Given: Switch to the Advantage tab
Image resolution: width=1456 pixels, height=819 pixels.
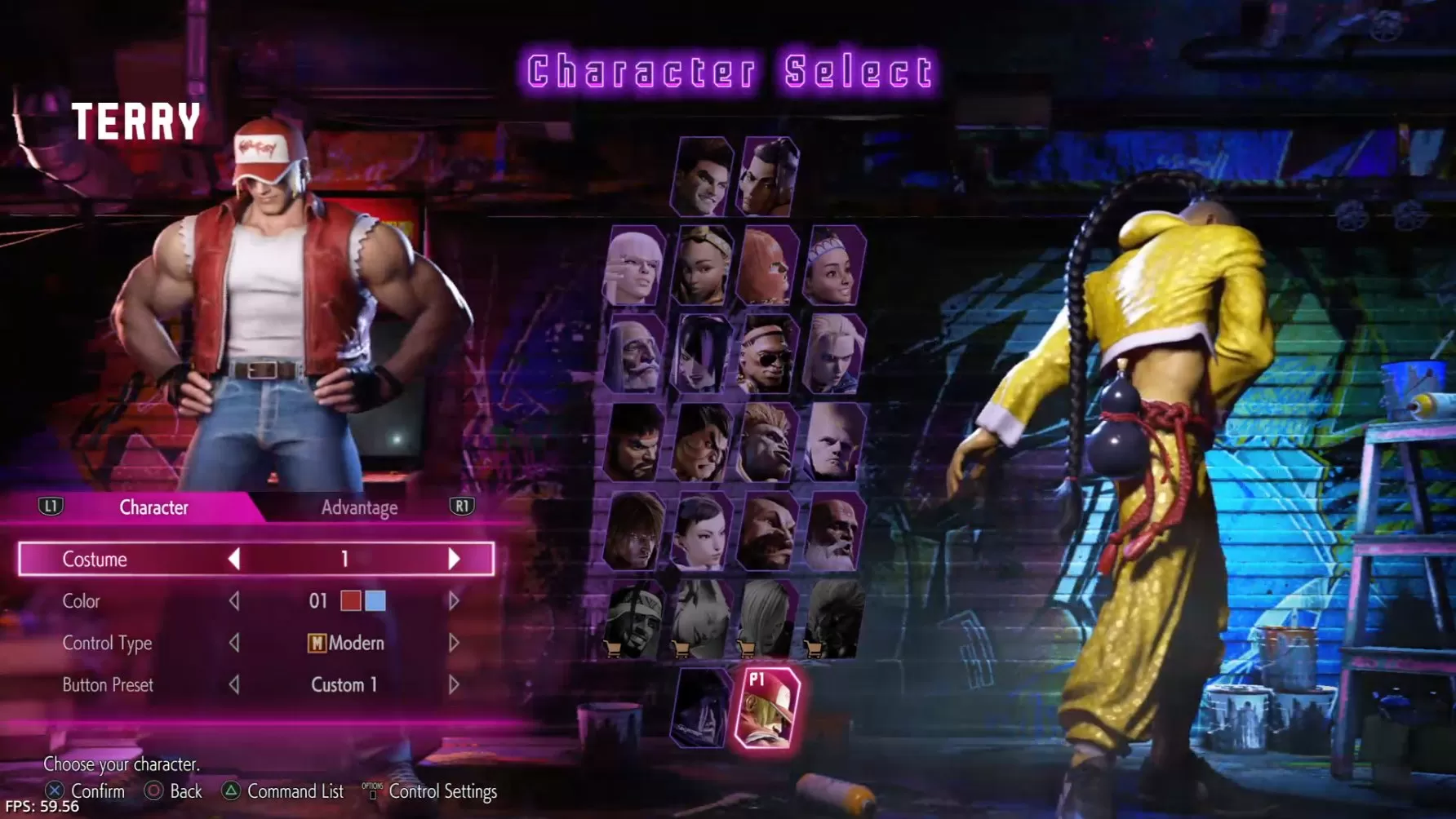Looking at the screenshot, I should click(x=359, y=507).
